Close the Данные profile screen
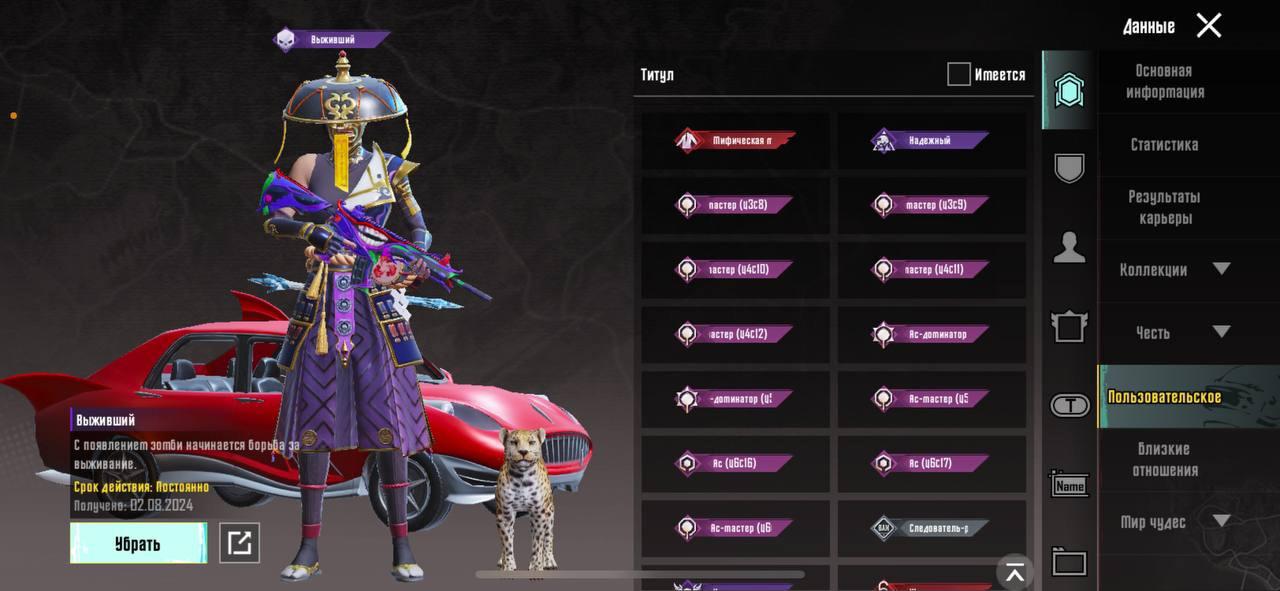Screen dimensions: 1280x591 pyautogui.click(x=1209, y=26)
